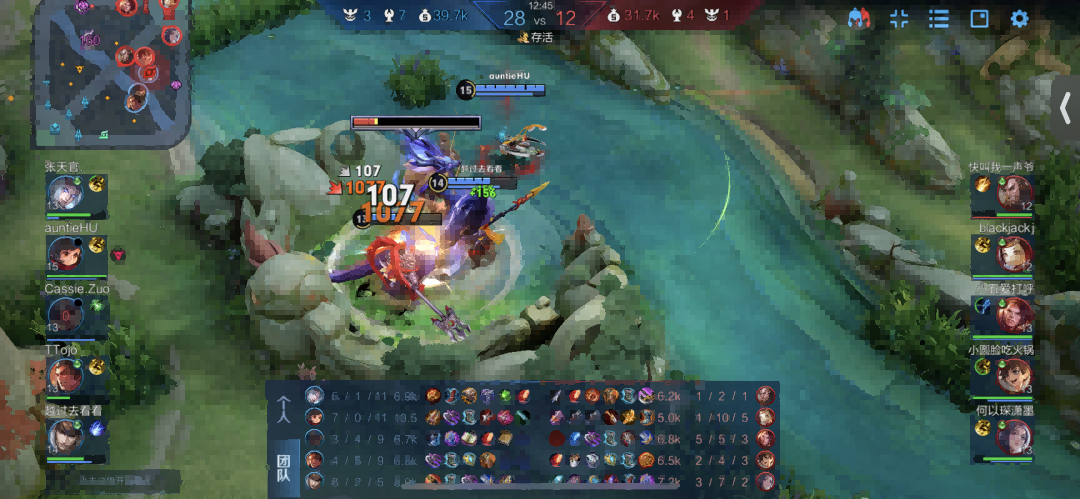Select red player 快叫我一声爷
This screenshot has height=499, width=1080.
(1013, 193)
